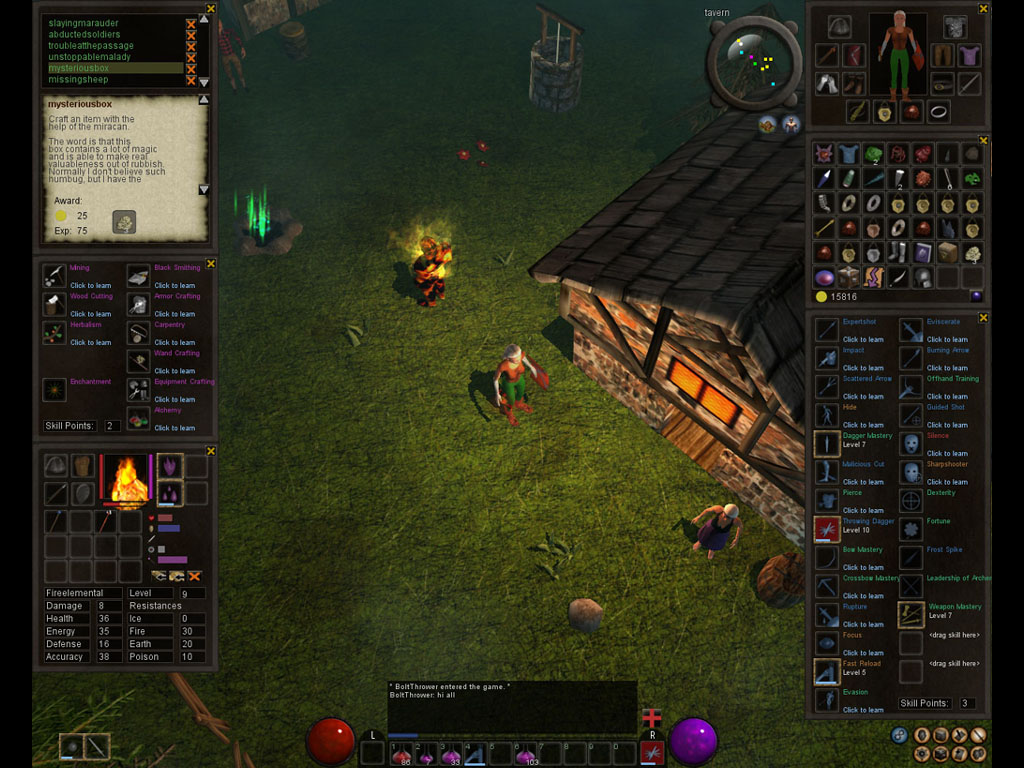The image size is (1024, 768).
Task: Learn the Mining trade skill
Action: pyautogui.click(x=55, y=276)
